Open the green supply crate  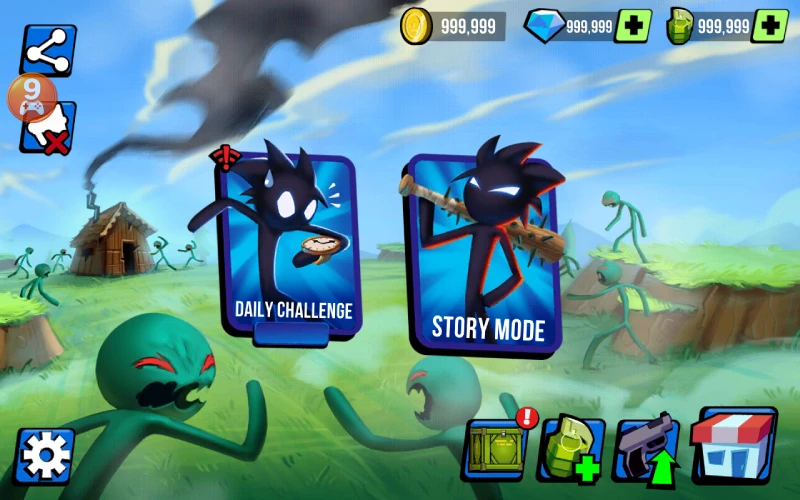[494, 449]
